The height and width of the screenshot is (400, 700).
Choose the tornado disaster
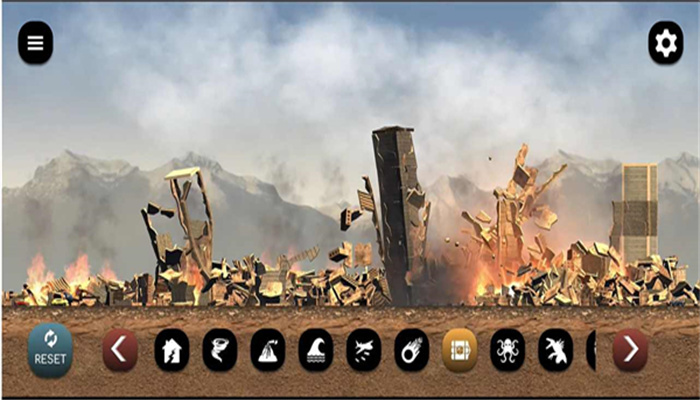point(220,350)
